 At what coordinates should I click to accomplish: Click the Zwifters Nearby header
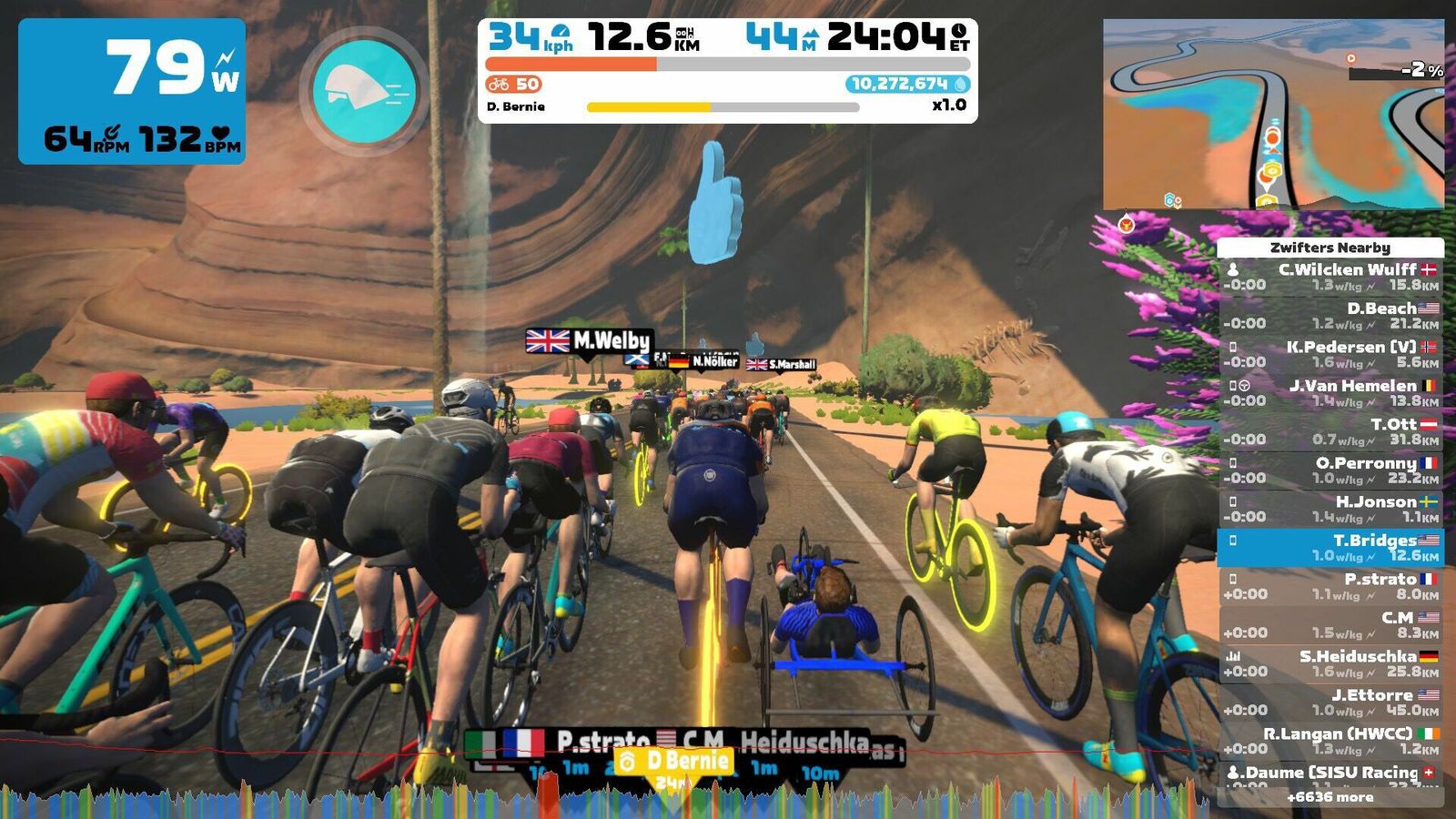click(x=1330, y=248)
